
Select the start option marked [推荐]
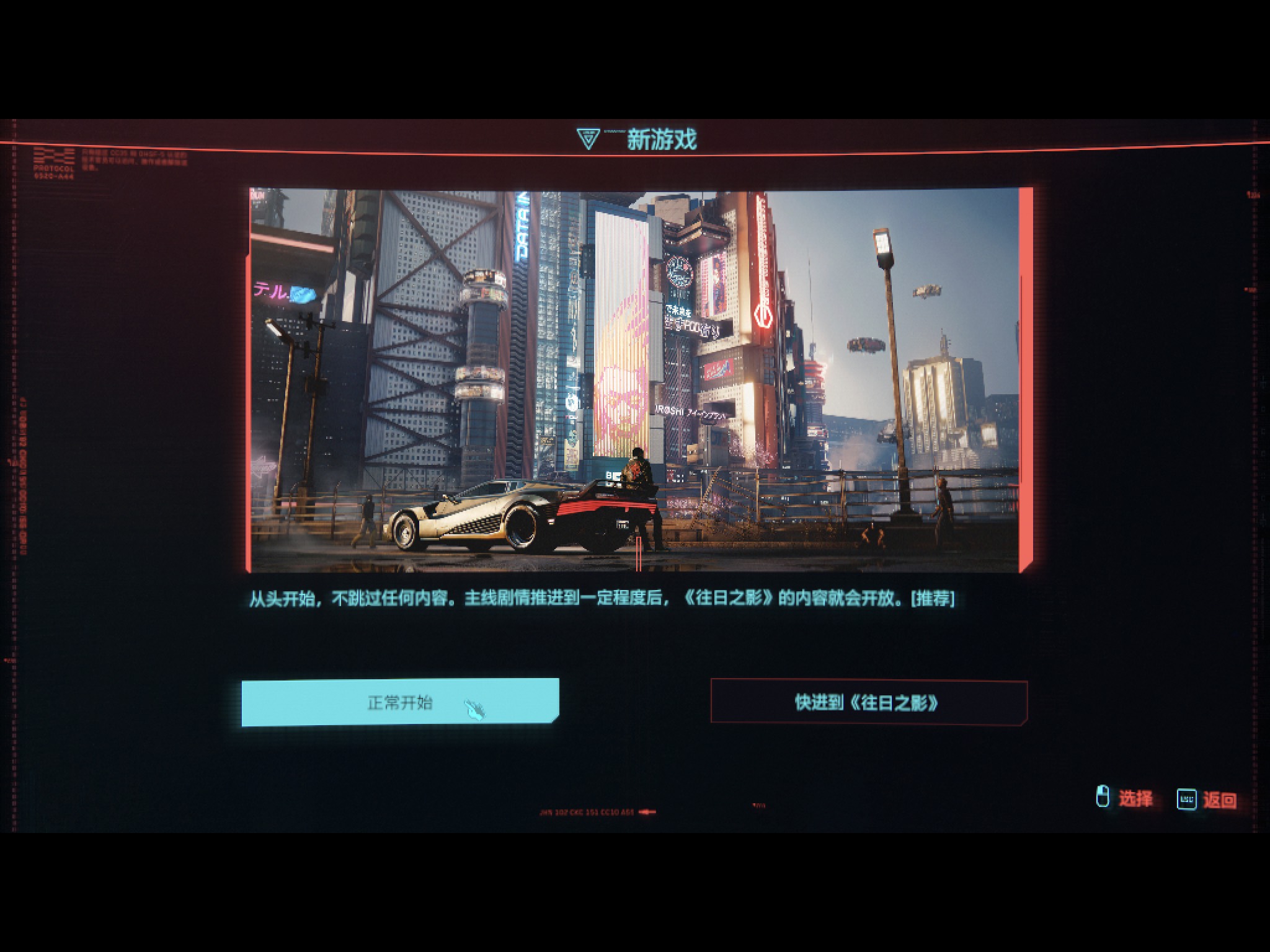401,703
